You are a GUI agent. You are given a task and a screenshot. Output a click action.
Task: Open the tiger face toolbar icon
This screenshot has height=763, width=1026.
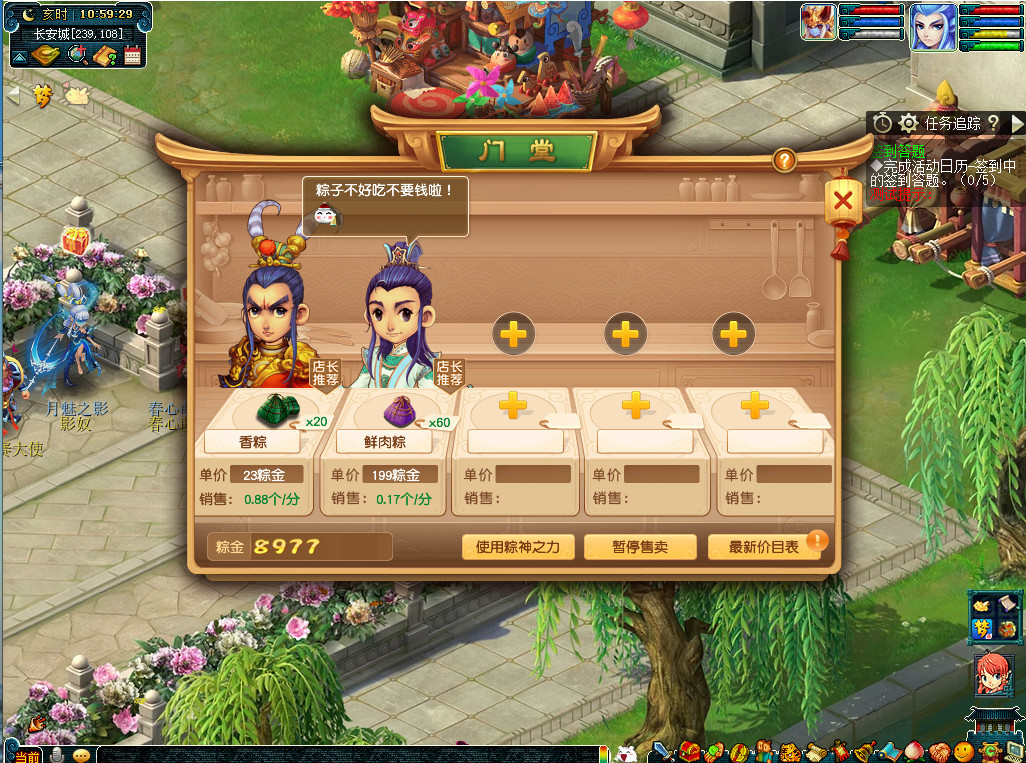pyautogui.click(x=788, y=751)
